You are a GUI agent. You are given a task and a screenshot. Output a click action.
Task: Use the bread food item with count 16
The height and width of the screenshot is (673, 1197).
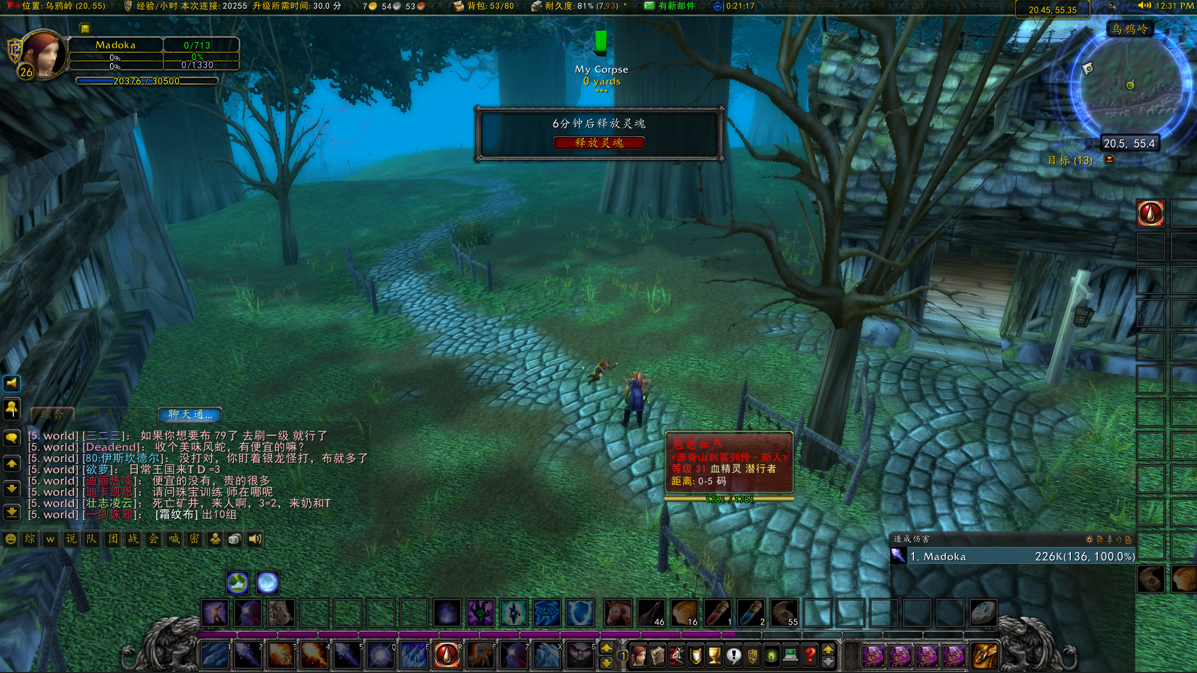[x=685, y=612]
